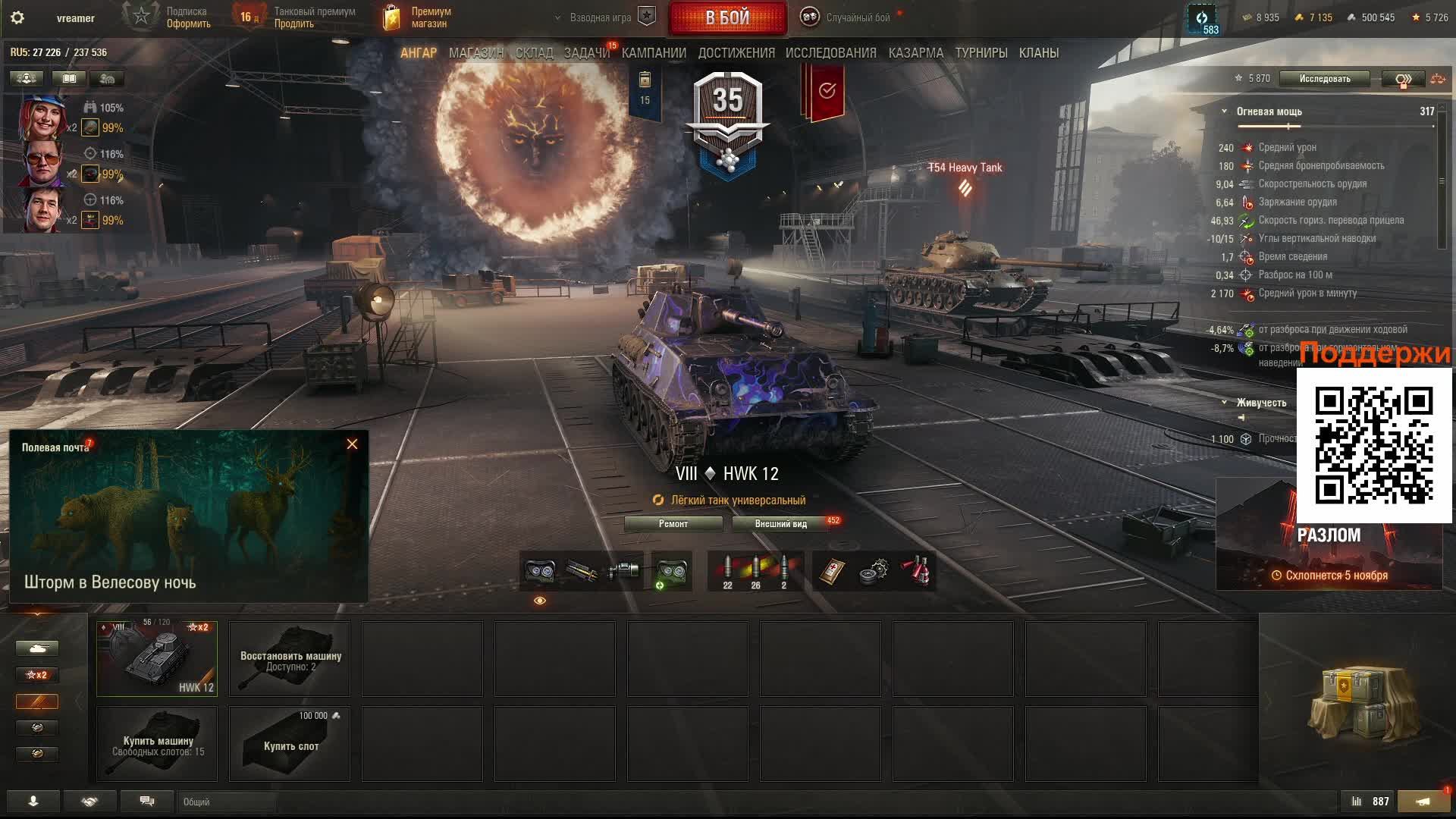Click the Ремонт button
The height and width of the screenshot is (819, 1456).
pos(673,524)
